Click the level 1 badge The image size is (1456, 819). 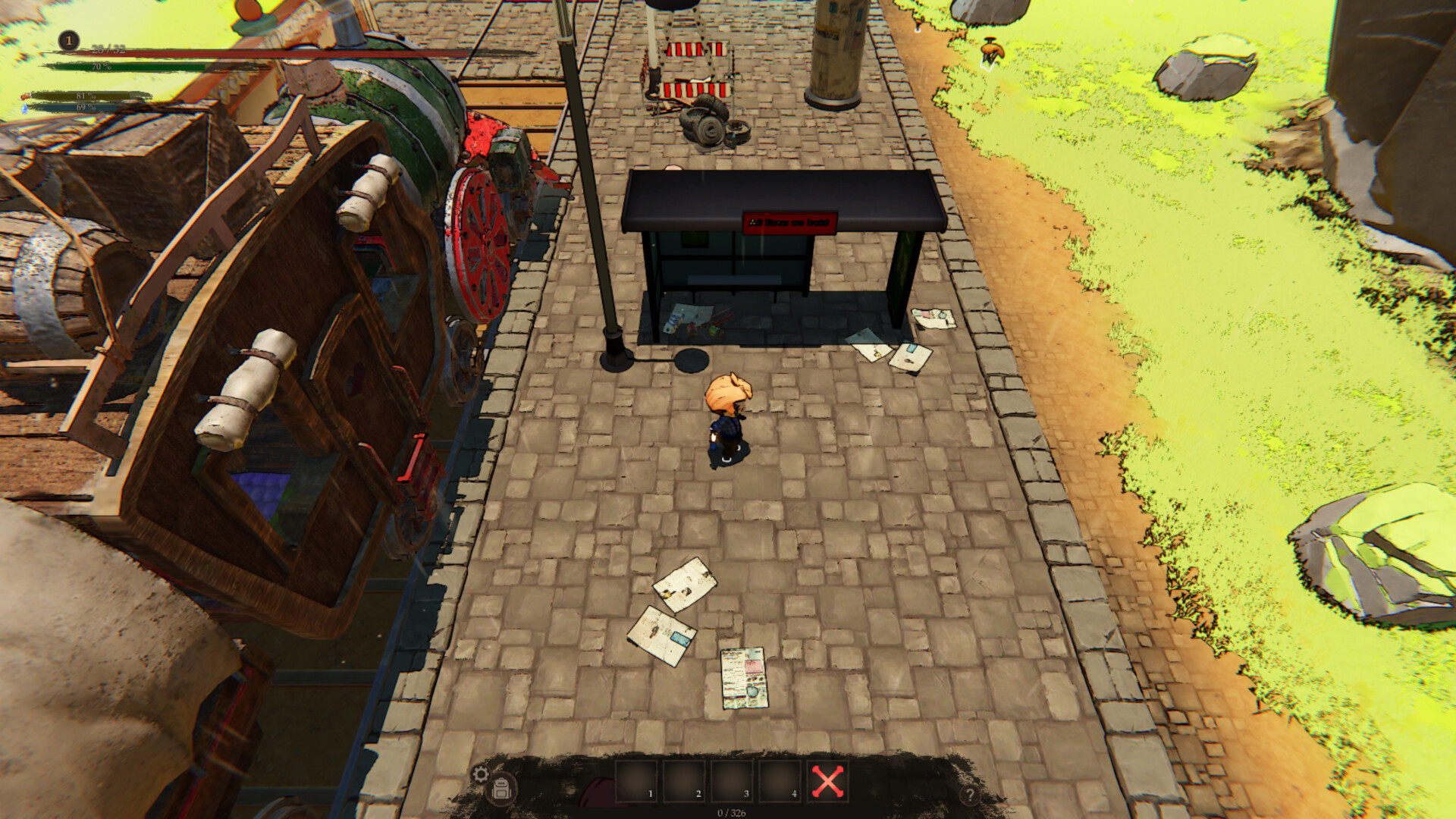click(69, 40)
